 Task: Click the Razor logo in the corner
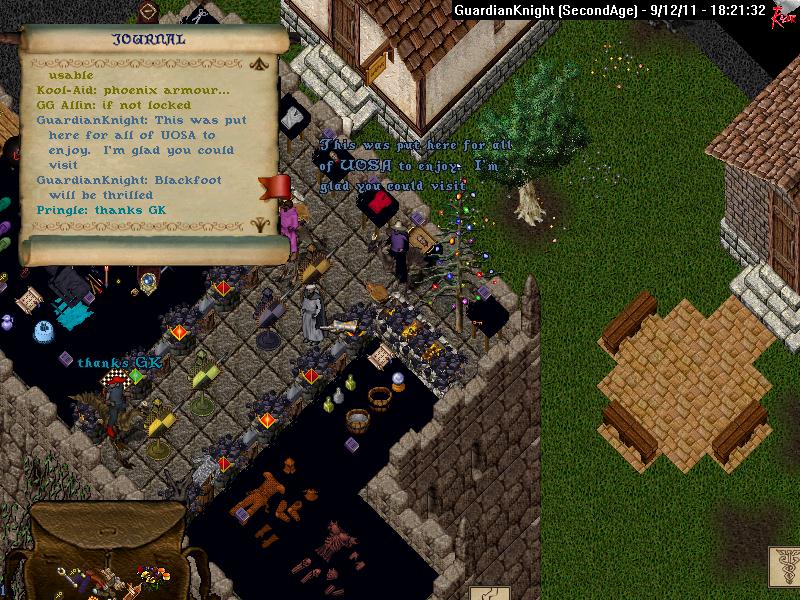(782, 13)
